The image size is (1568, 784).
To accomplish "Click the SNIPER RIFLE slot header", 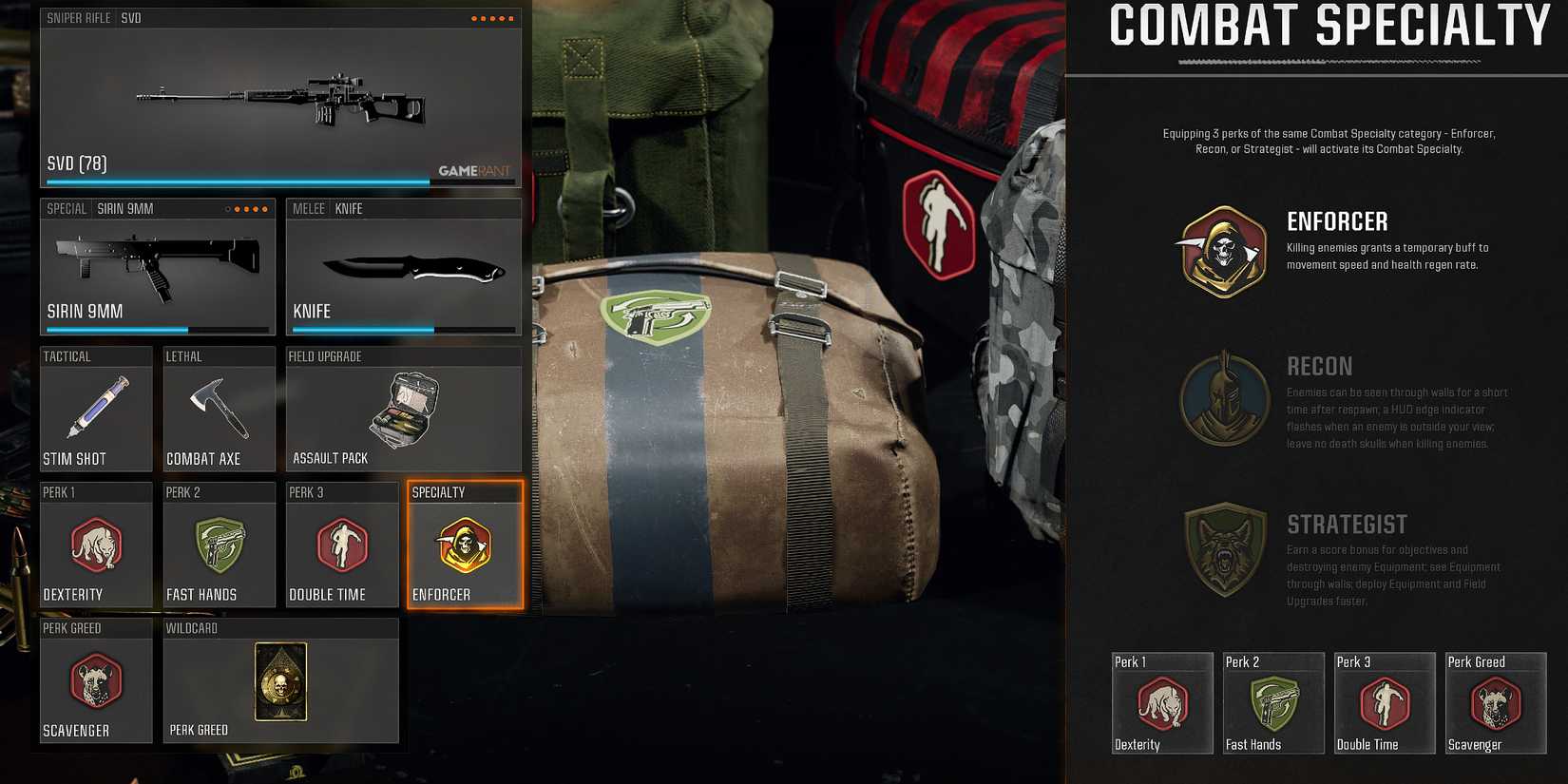I will (74, 17).
